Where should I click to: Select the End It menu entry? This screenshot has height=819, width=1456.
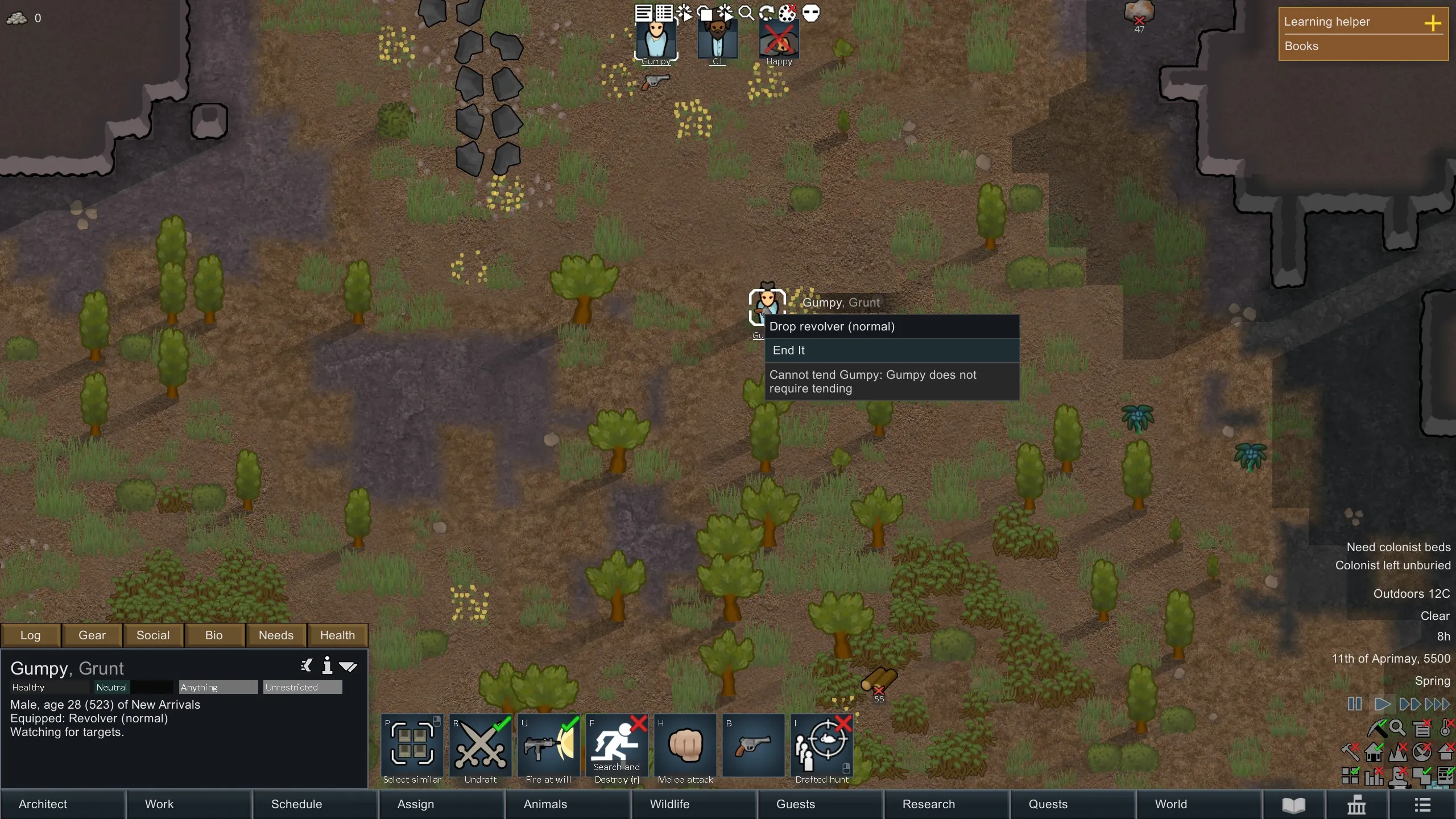click(891, 350)
